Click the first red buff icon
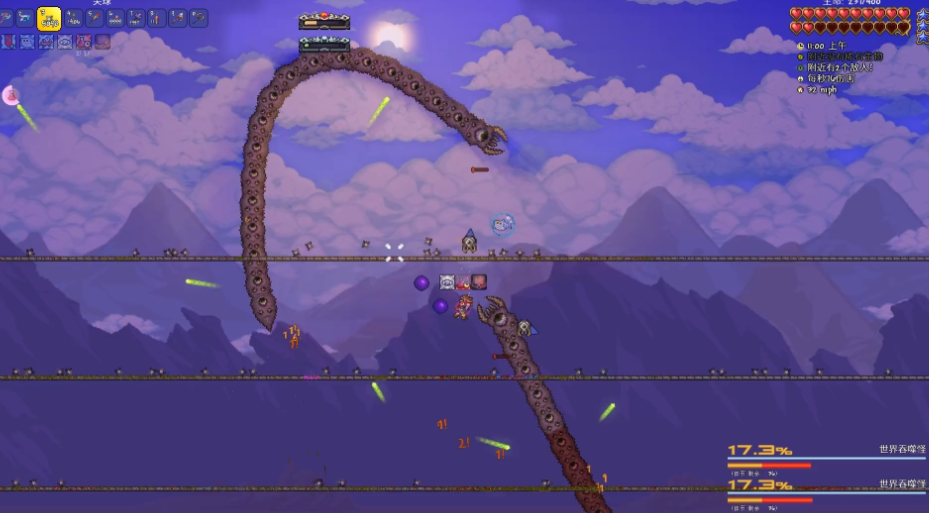Image resolution: width=929 pixels, height=513 pixels. (x=8, y=42)
